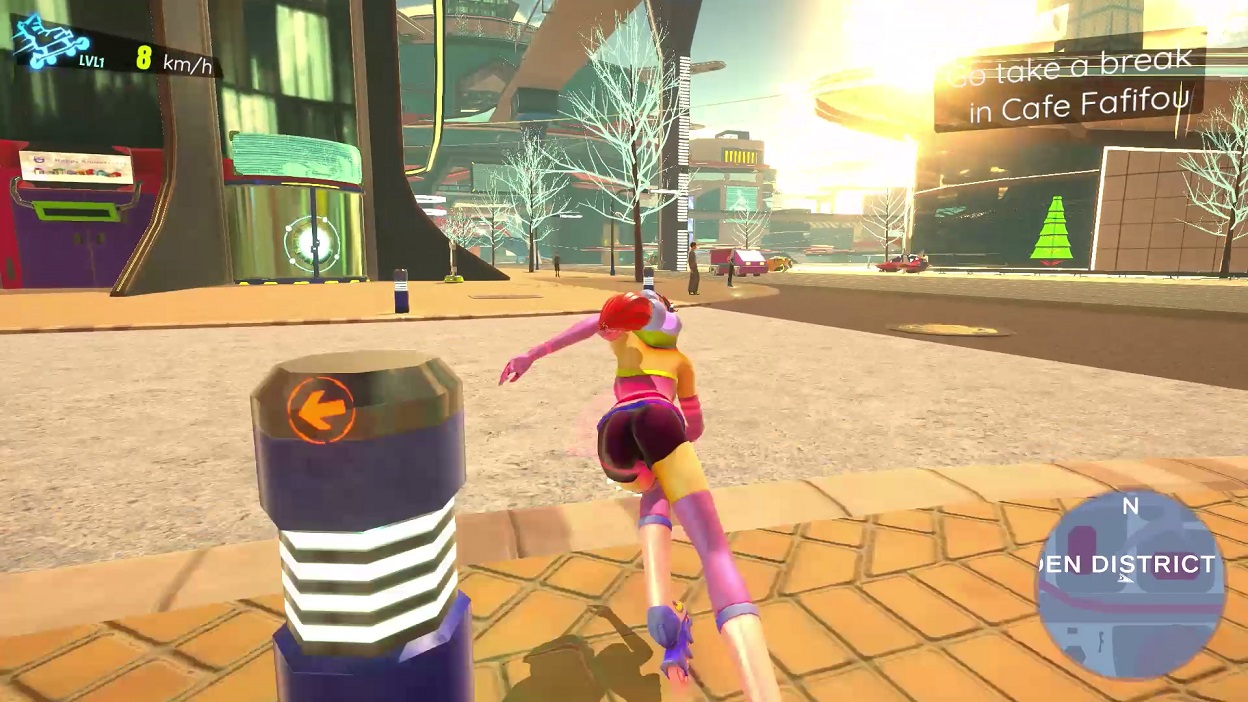Select the Cafe Fafifou objective tracker
Viewport: 1248px width, 702px height.
pyautogui.click(x=1070, y=88)
